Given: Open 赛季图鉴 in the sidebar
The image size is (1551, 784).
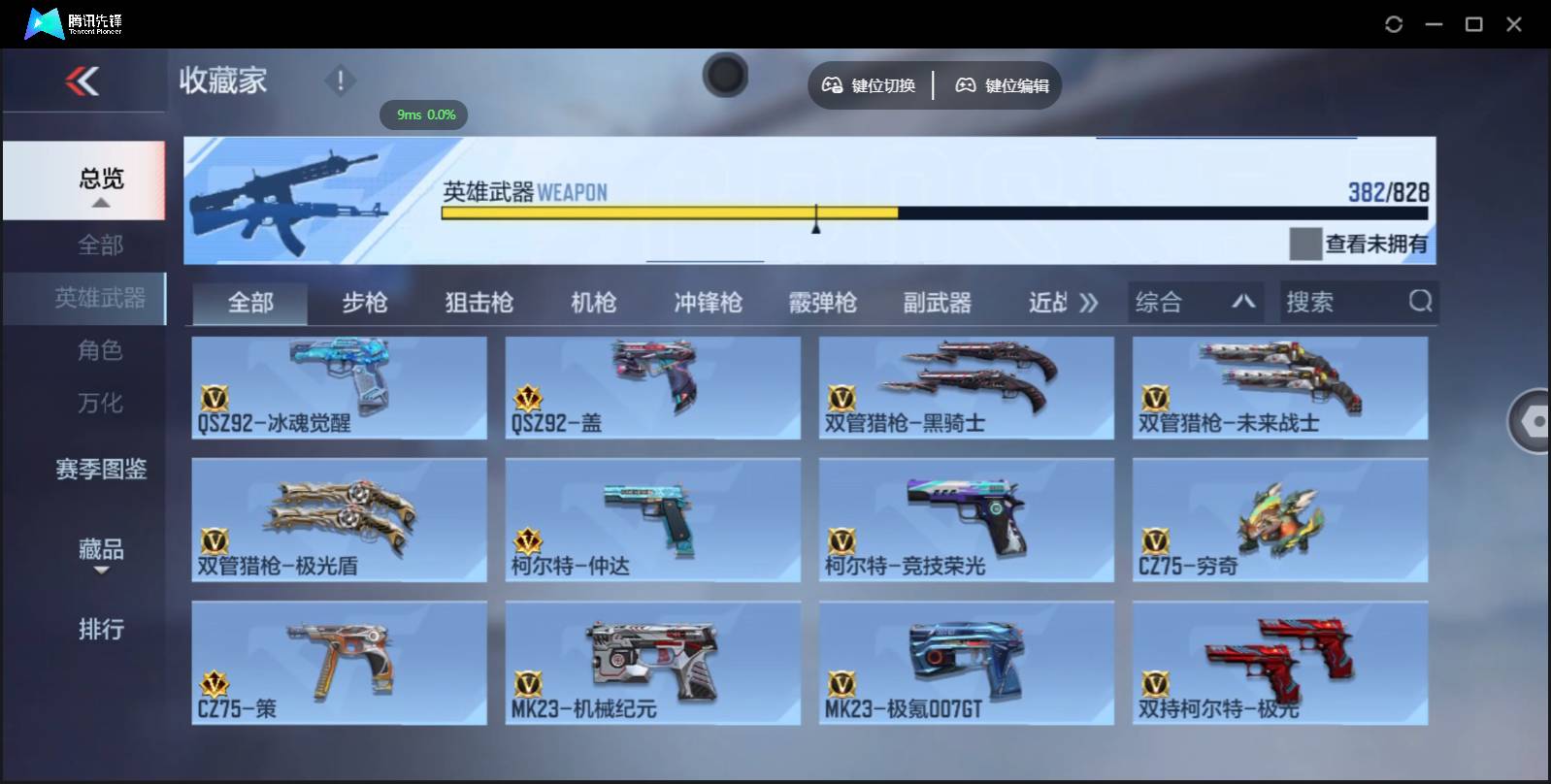Looking at the screenshot, I should pos(100,470).
